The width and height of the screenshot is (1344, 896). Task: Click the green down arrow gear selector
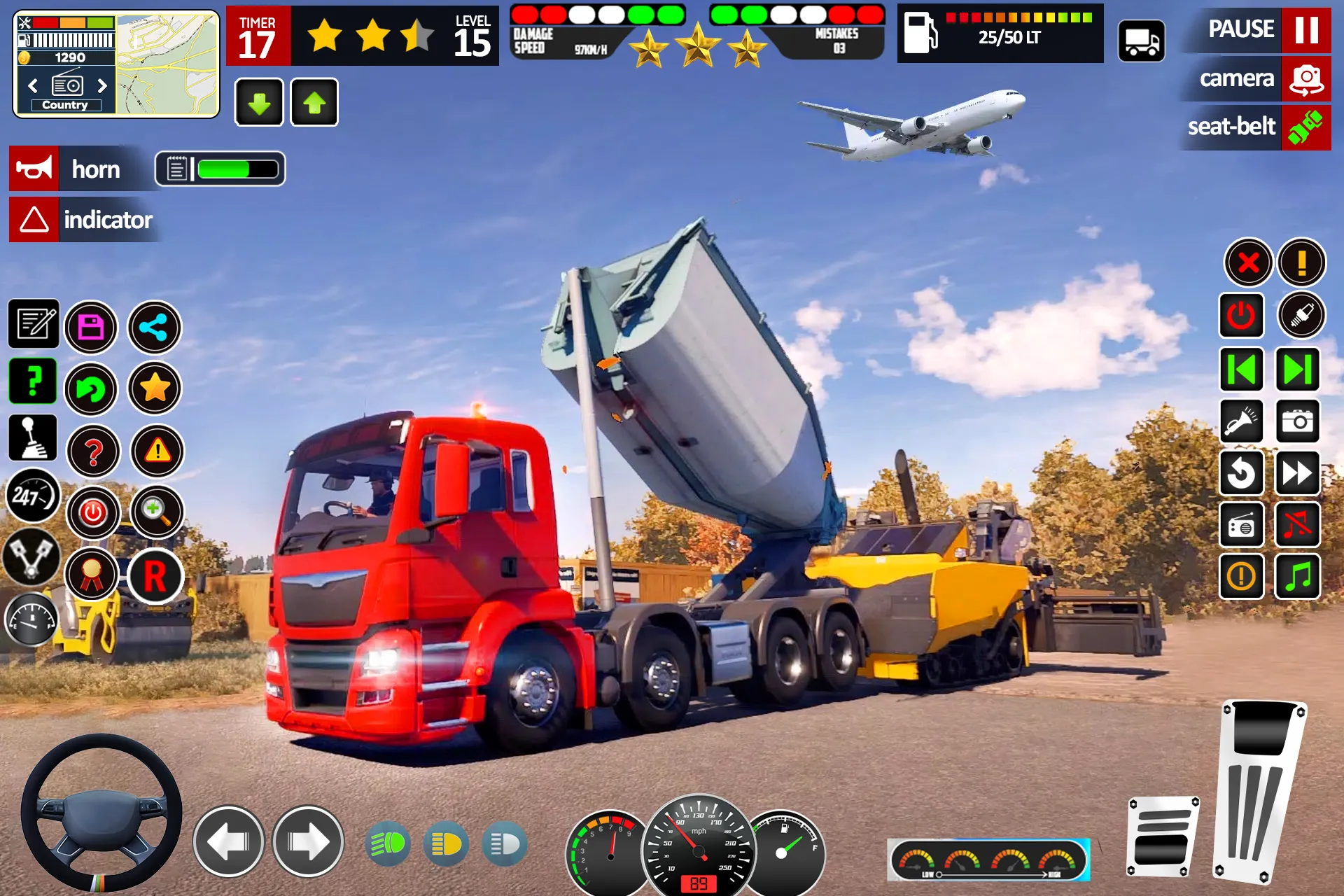pyautogui.click(x=258, y=103)
